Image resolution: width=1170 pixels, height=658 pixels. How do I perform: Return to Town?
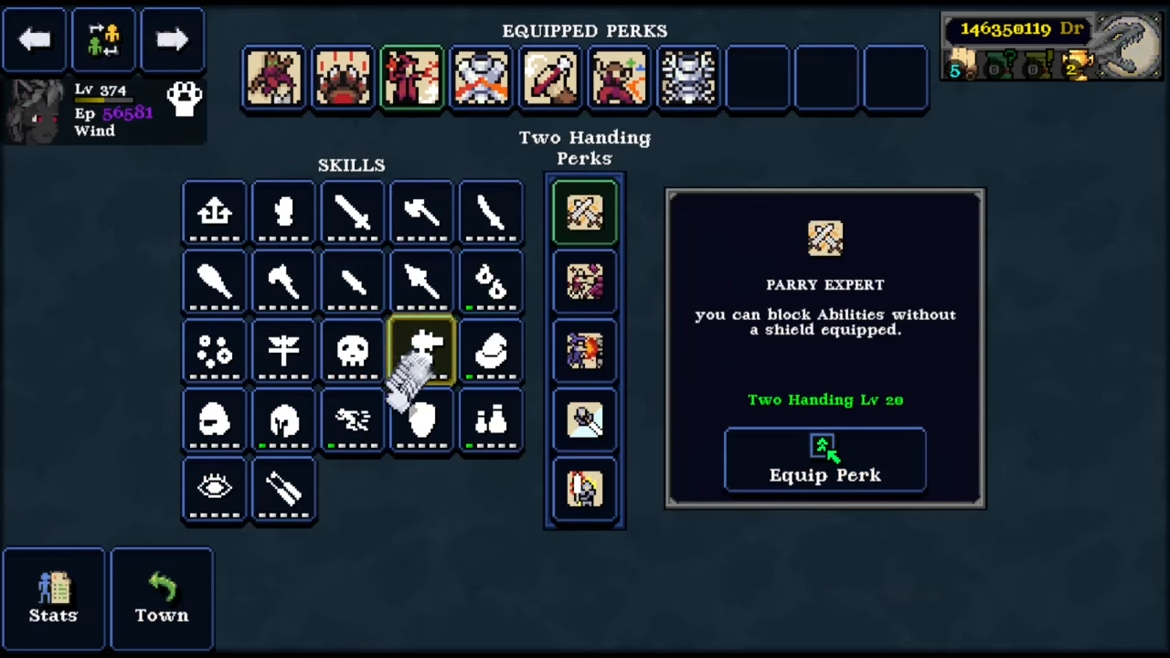tap(161, 598)
